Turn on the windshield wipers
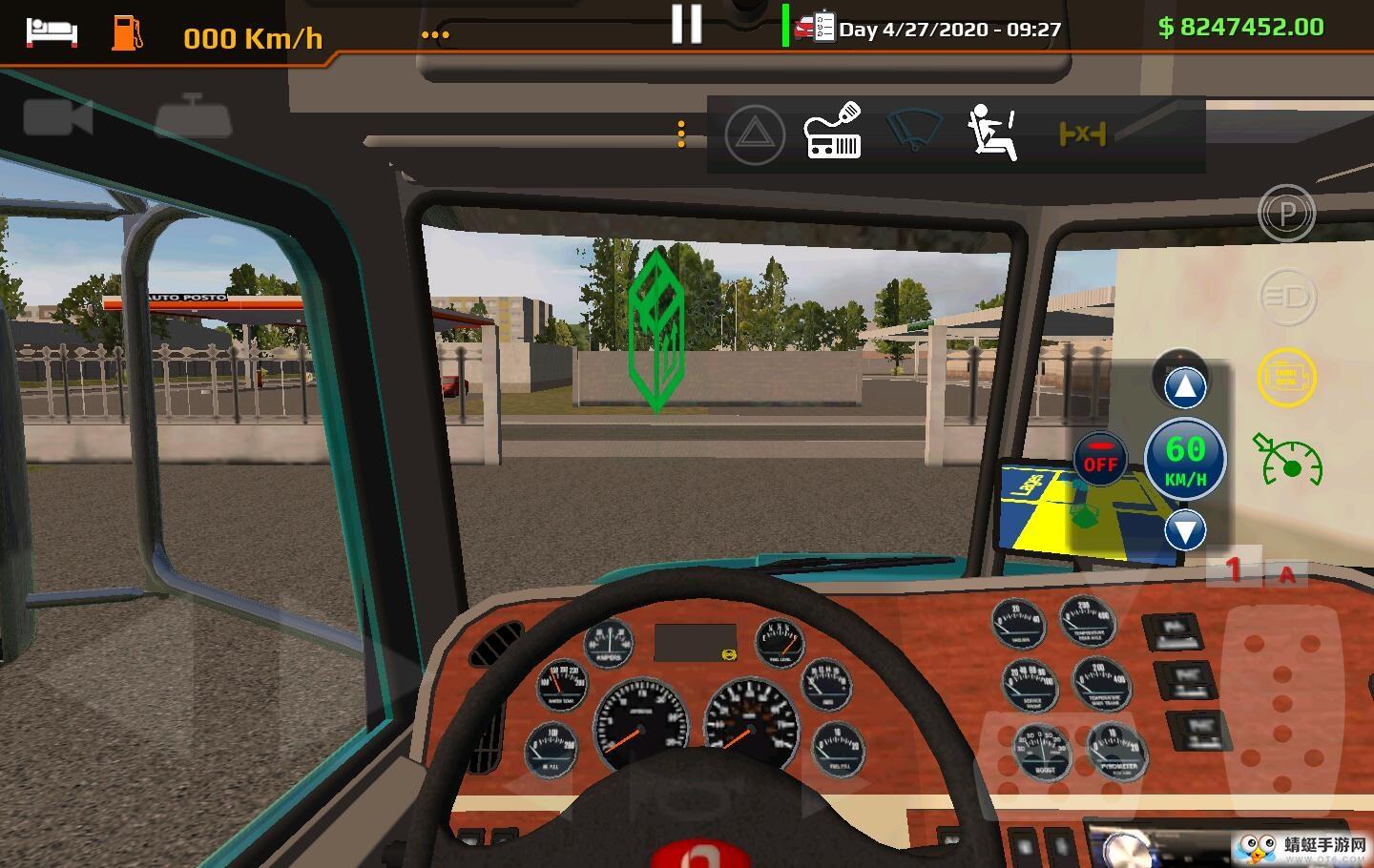Image resolution: width=1374 pixels, height=868 pixels. pyautogui.click(x=913, y=130)
